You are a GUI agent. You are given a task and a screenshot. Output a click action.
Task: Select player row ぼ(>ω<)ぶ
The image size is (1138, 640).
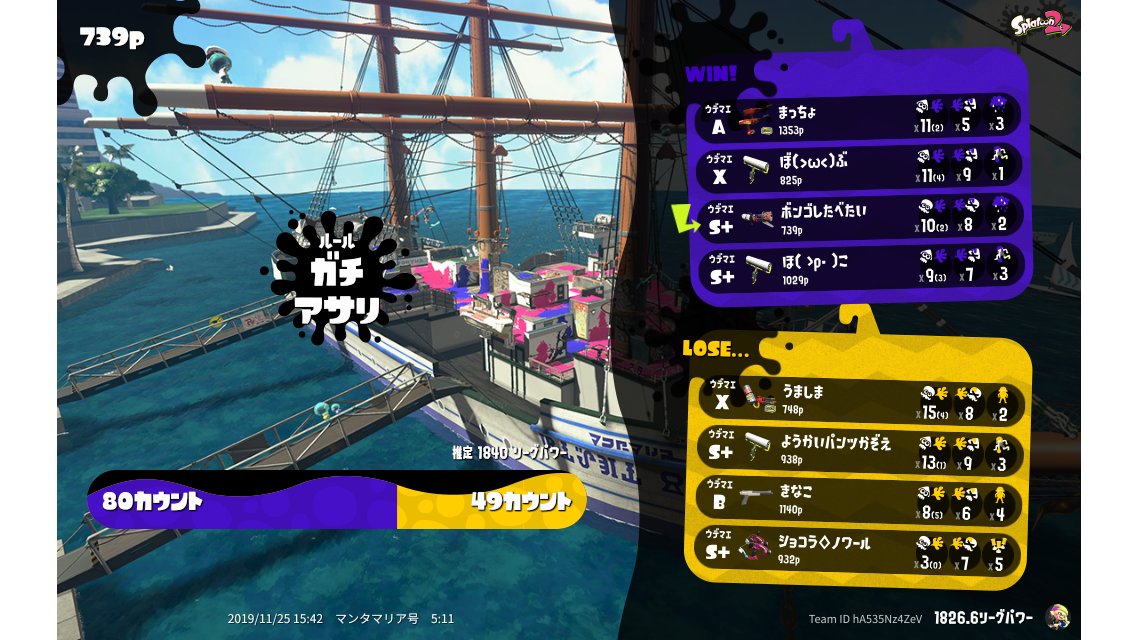(x=860, y=167)
